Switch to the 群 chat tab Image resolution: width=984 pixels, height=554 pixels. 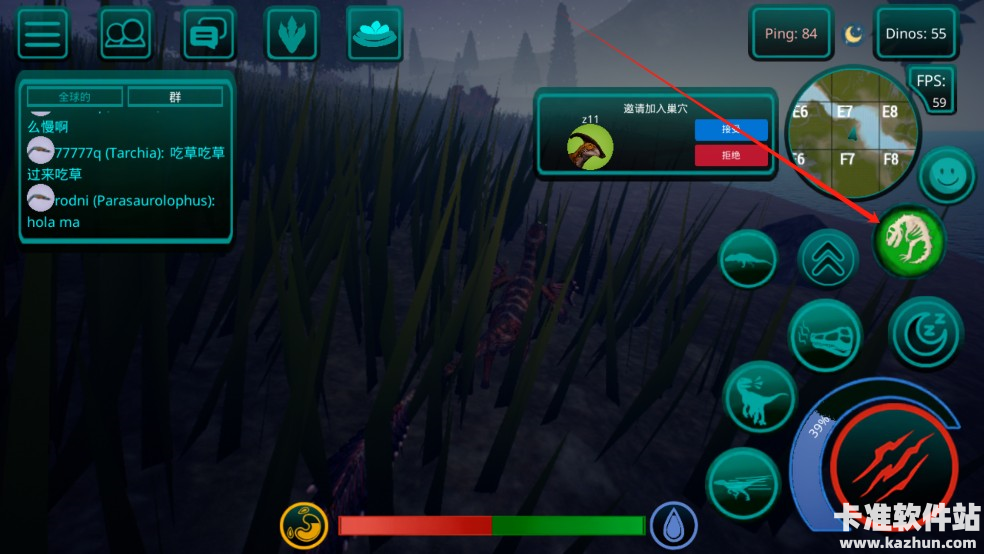tap(175, 97)
